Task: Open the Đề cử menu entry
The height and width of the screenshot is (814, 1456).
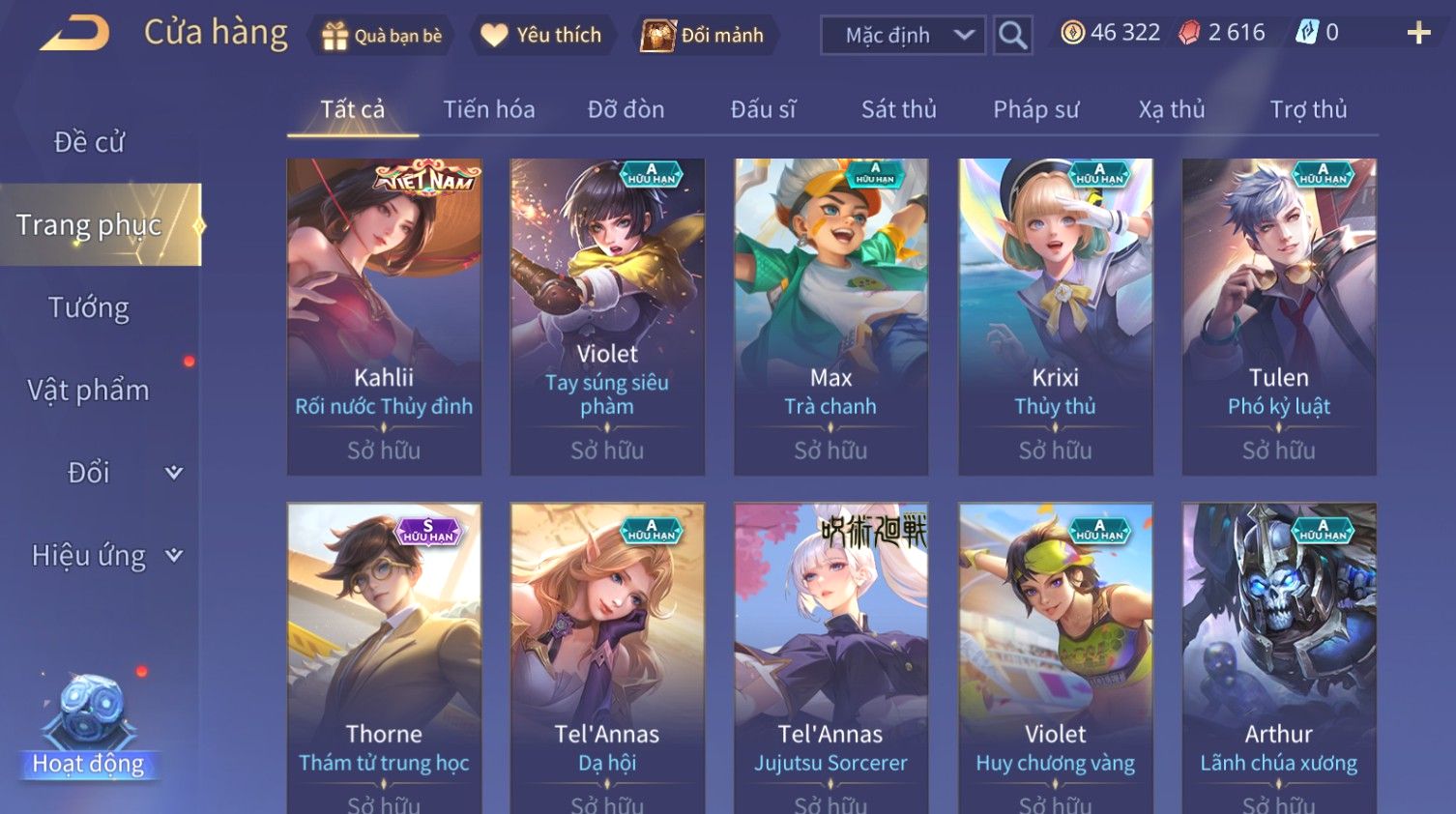Action: [89, 142]
